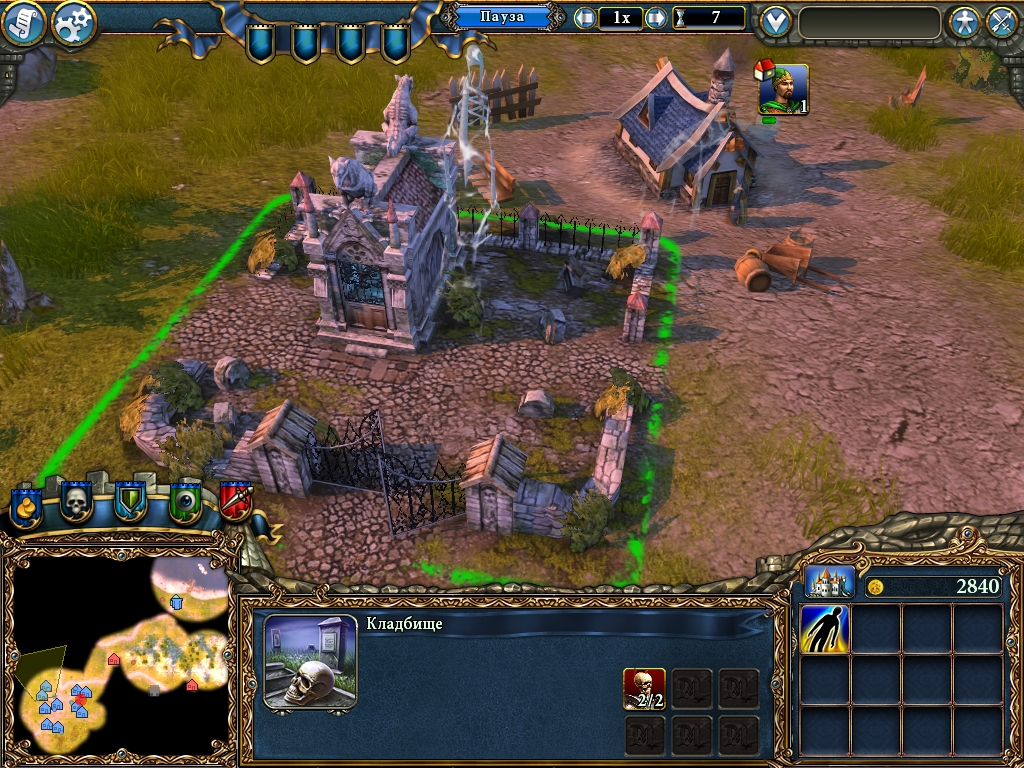Activate the resurrect silhouette ability
This screenshot has width=1024, height=768.
[x=825, y=629]
